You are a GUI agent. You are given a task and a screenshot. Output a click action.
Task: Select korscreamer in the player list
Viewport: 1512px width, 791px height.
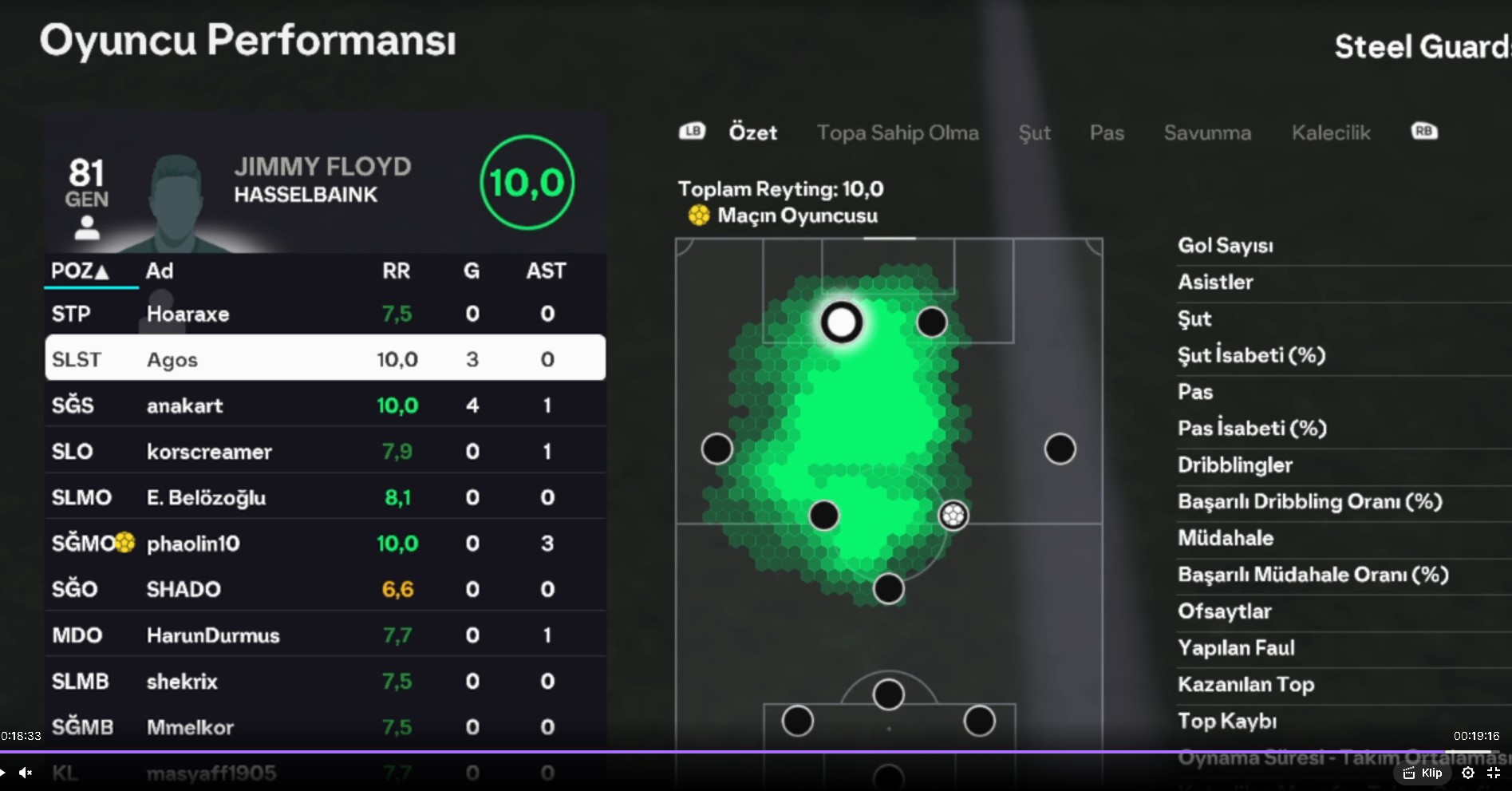coord(325,452)
